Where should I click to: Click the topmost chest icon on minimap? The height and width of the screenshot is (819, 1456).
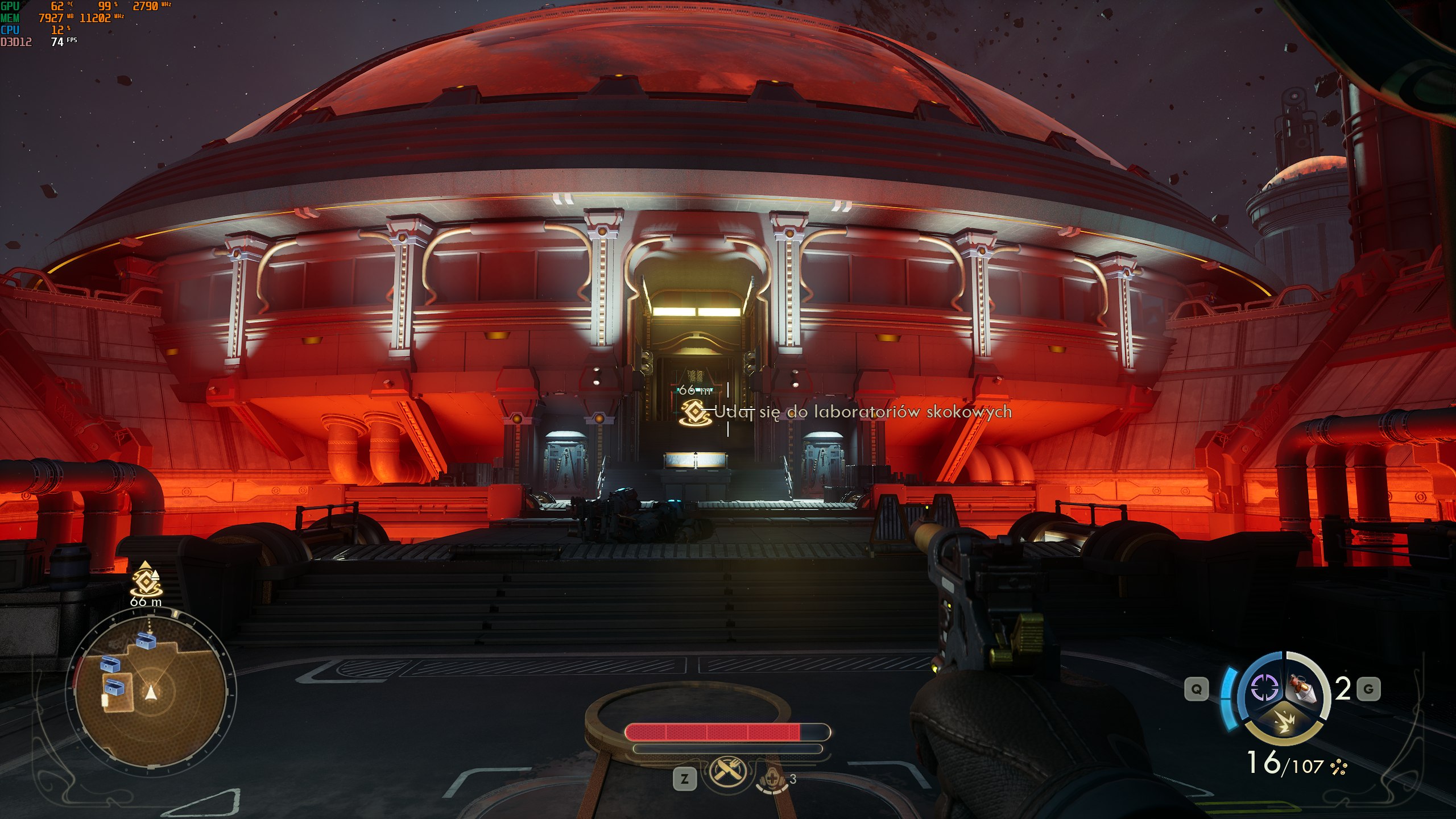click(x=146, y=641)
